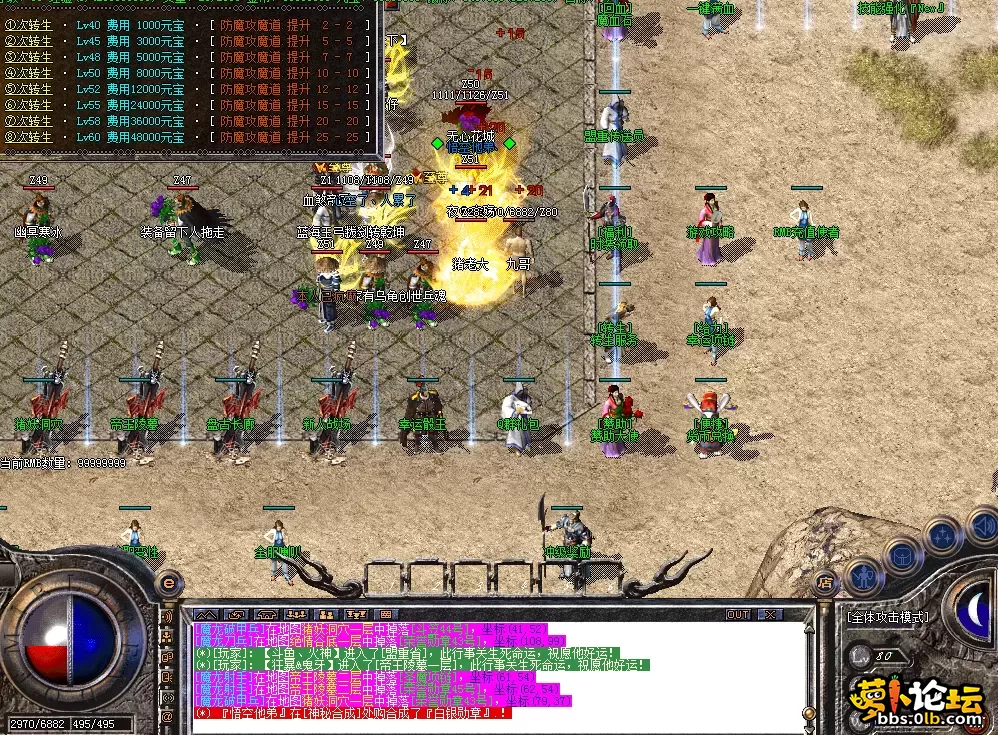Click inside the chat message log
The width and height of the screenshot is (998, 735).
pyautogui.click(x=500, y=668)
